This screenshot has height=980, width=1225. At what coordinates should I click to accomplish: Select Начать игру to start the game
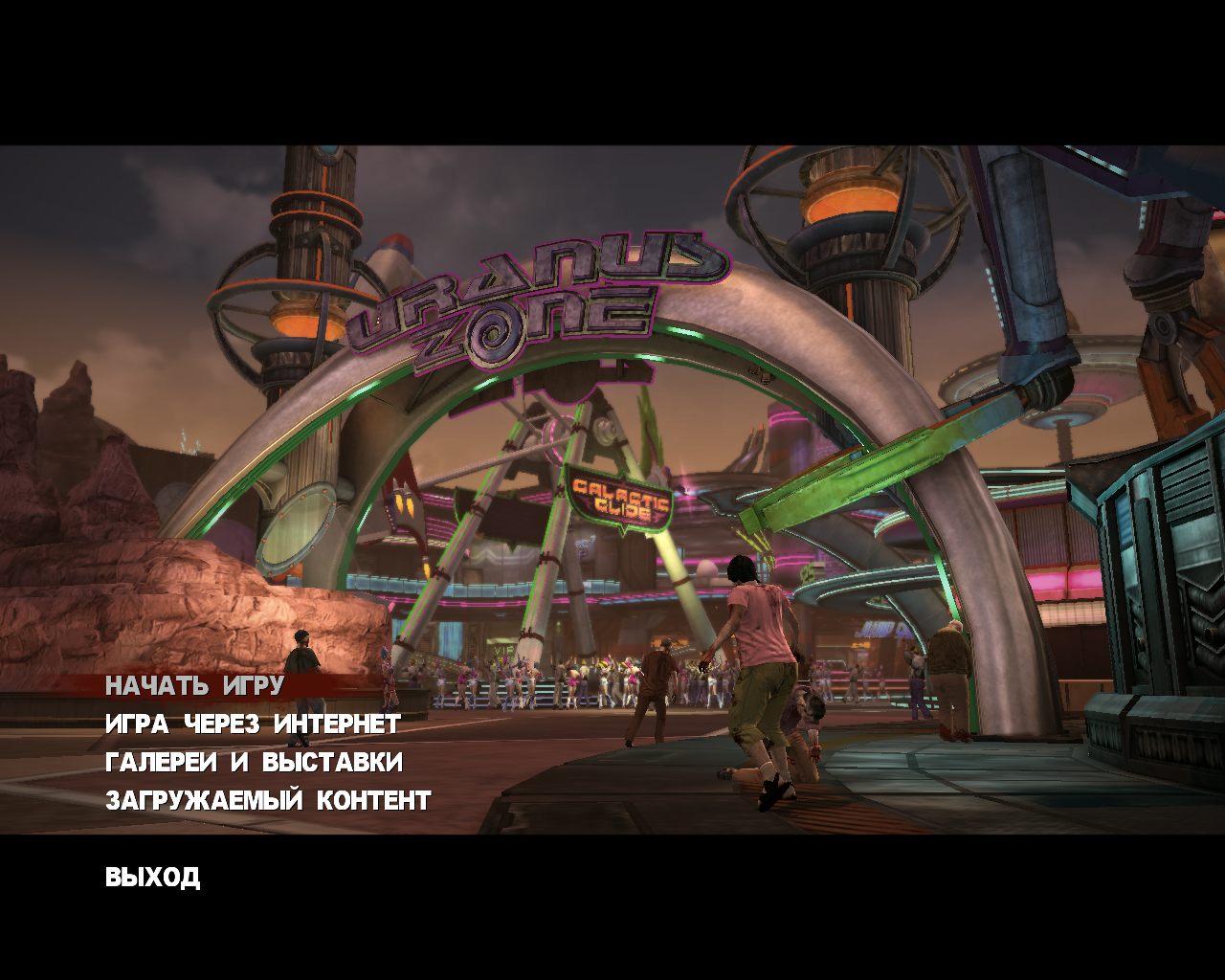[x=194, y=686]
